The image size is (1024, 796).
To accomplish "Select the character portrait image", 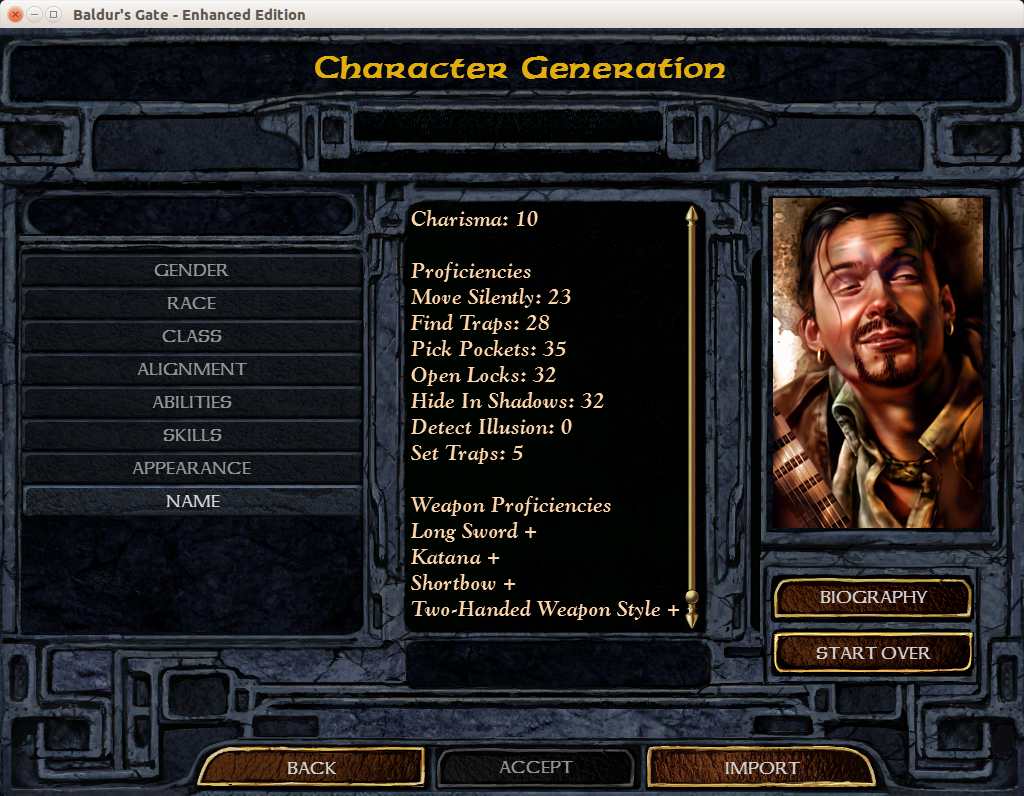I will pyautogui.click(x=878, y=362).
